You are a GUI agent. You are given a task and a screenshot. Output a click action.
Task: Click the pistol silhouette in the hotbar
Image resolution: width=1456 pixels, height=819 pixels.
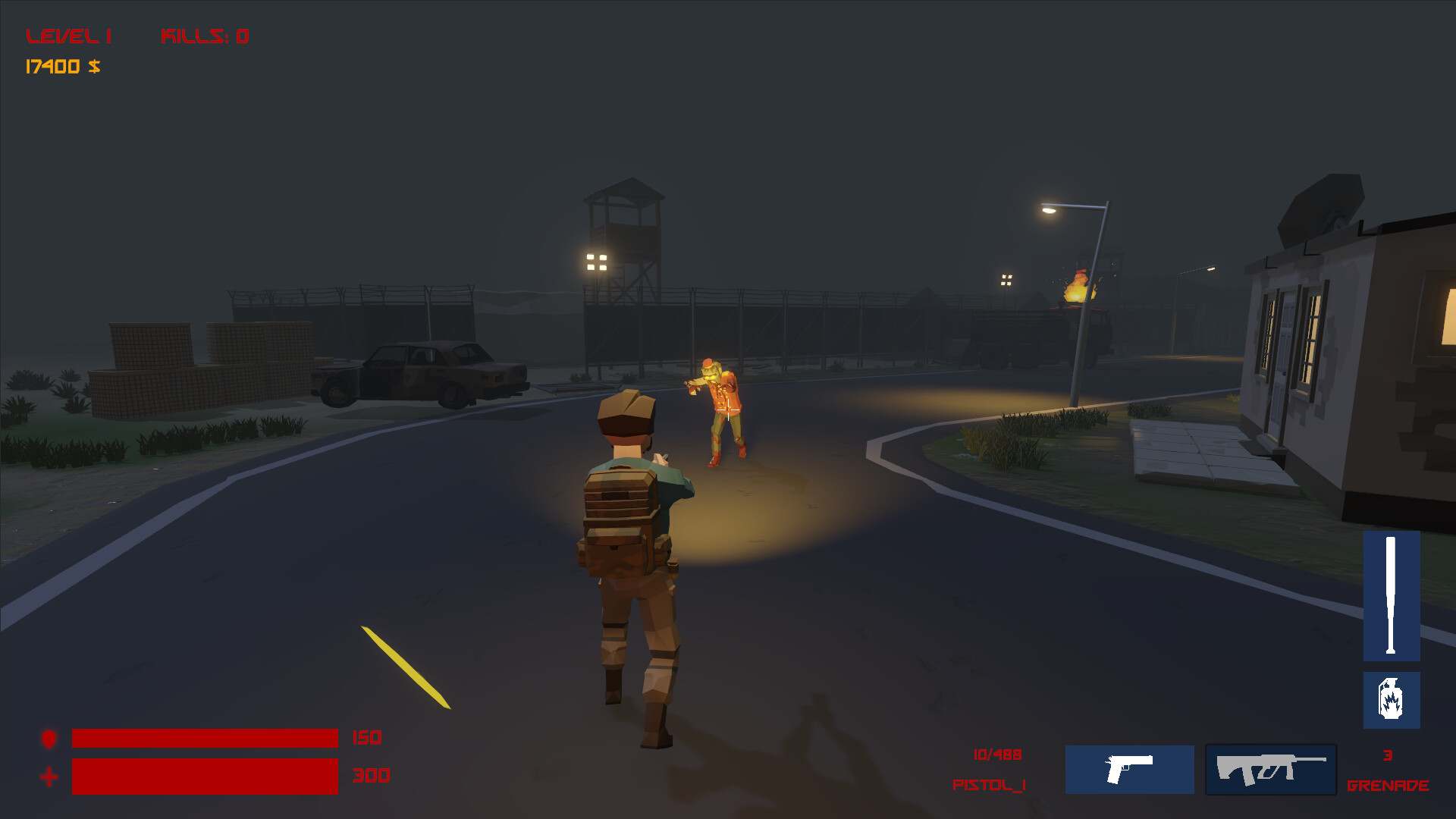pyautogui.click(x=1128, y=770)
